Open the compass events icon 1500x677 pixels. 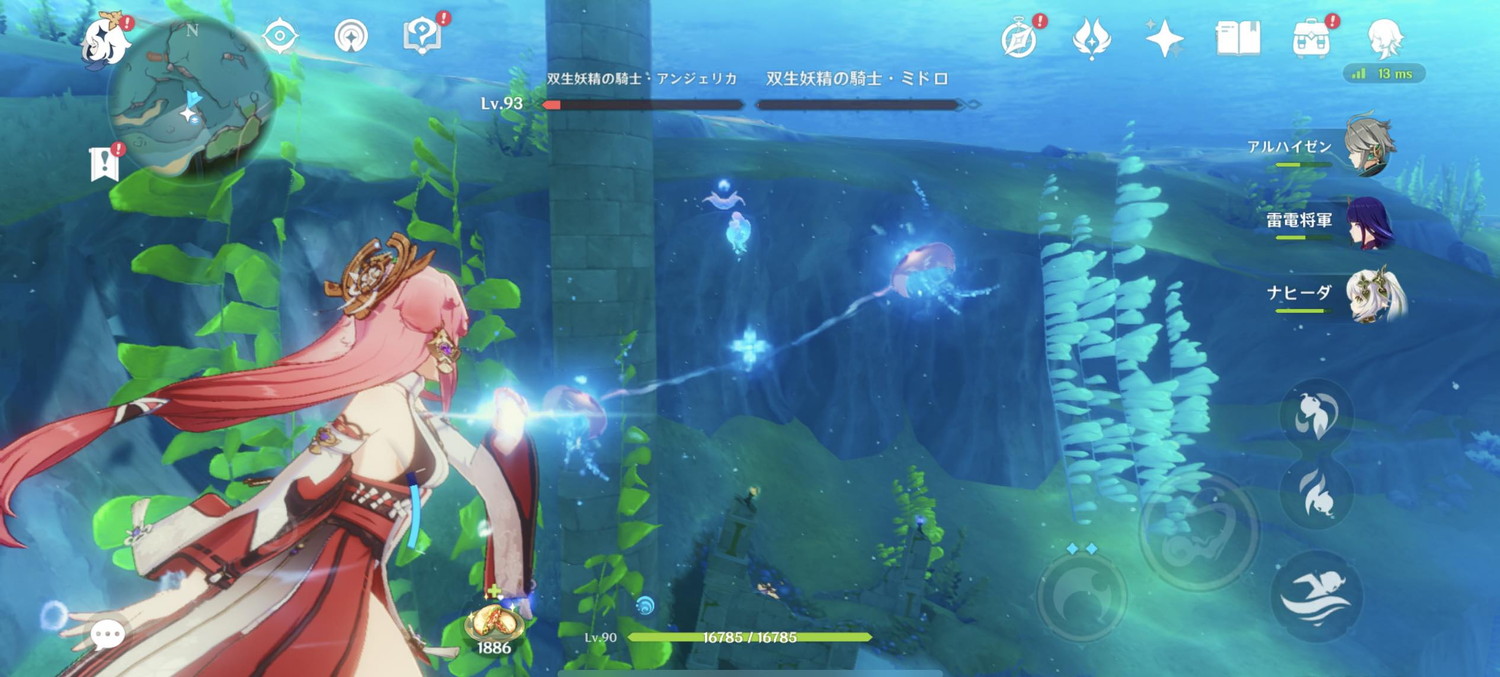click(x=1019, y=40)
